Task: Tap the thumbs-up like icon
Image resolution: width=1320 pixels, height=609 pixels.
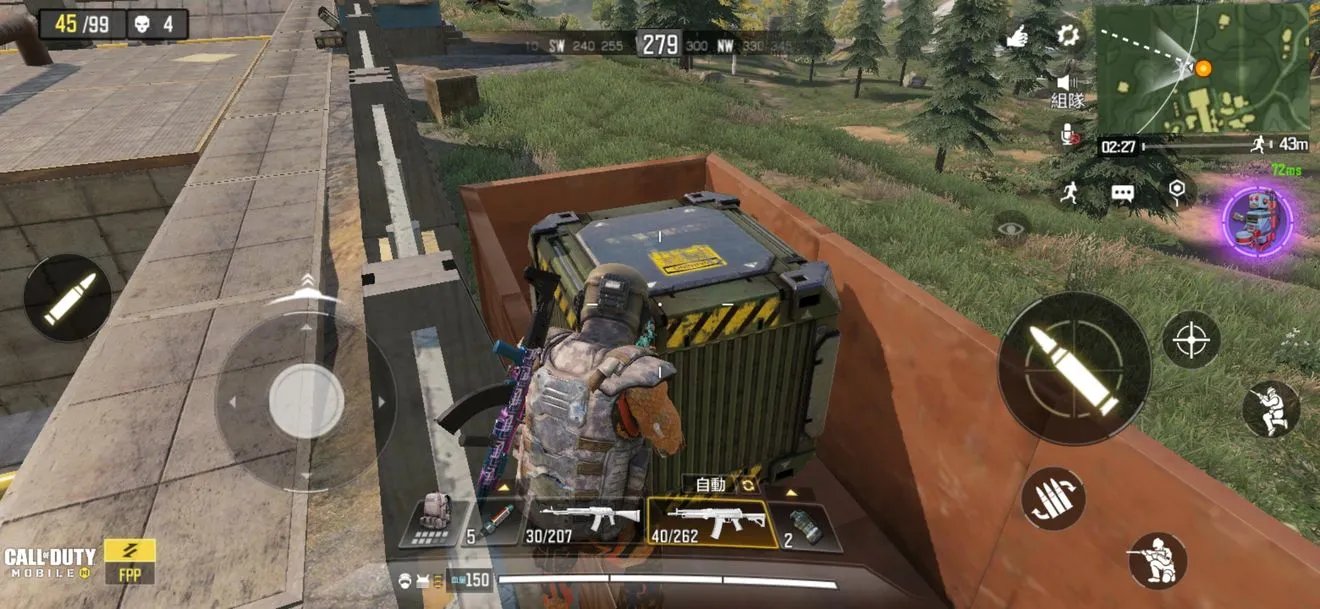Action: pos(1017,38)
